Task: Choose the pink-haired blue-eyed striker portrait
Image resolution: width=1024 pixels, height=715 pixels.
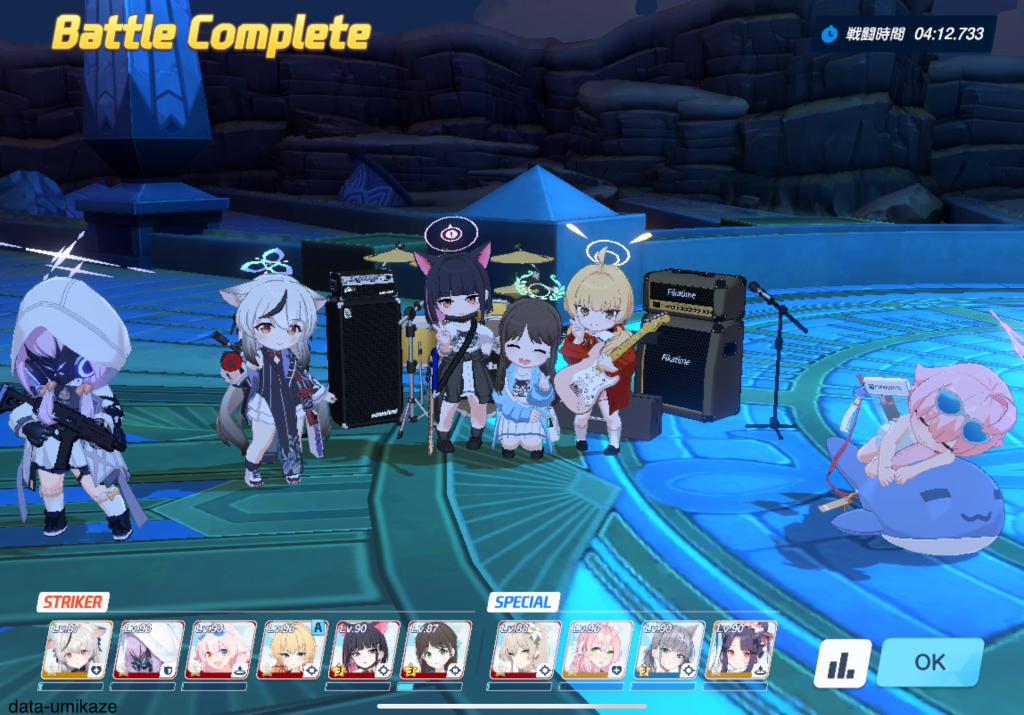Action: point(220,650)
